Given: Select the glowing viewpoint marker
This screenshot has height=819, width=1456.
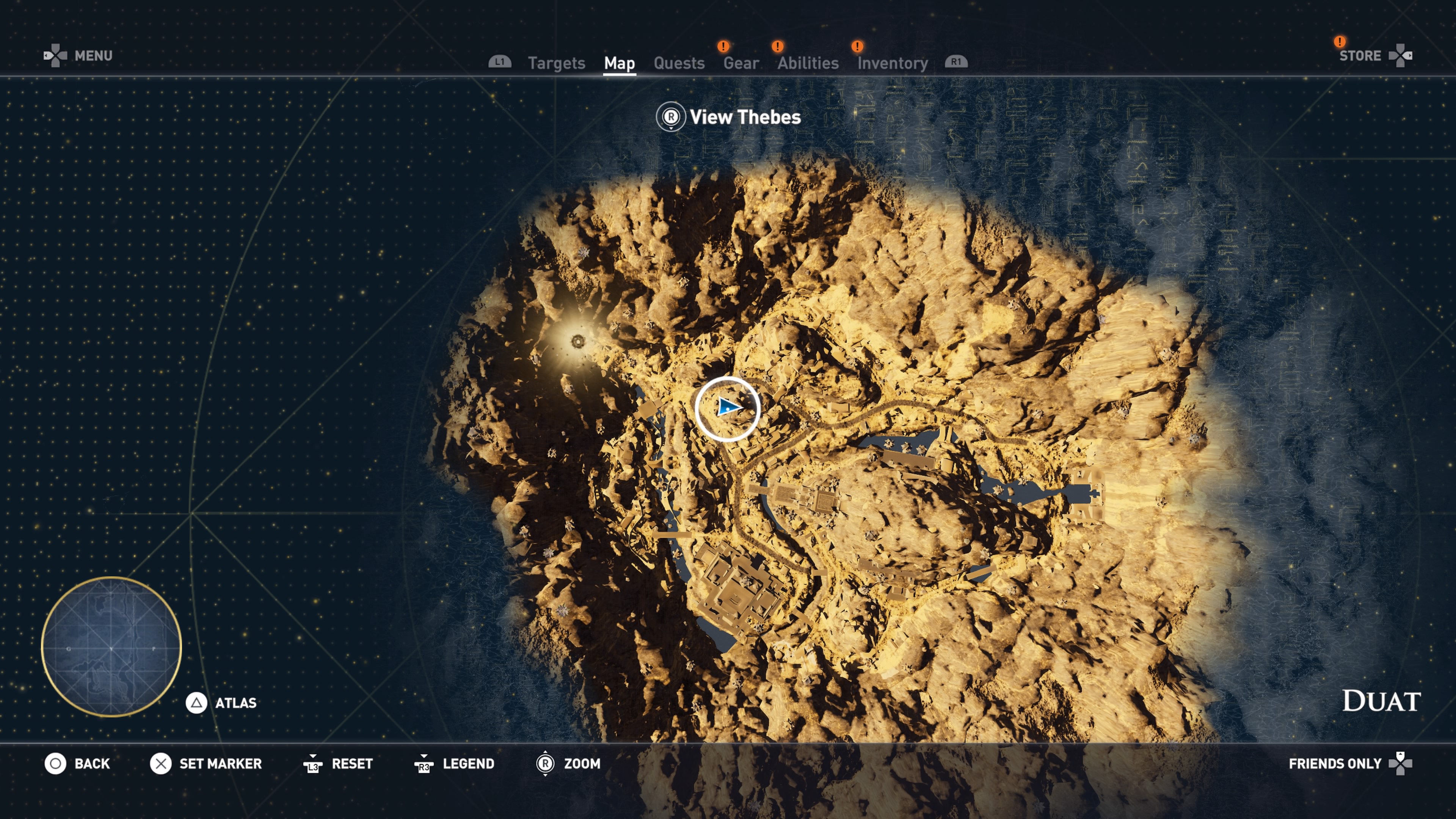Looking at the screenshot, I should point(577,341).
